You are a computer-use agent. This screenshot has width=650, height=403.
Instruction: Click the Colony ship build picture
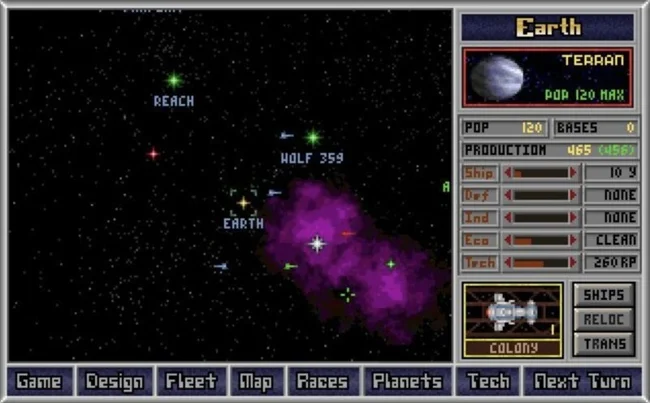[512, 313]
